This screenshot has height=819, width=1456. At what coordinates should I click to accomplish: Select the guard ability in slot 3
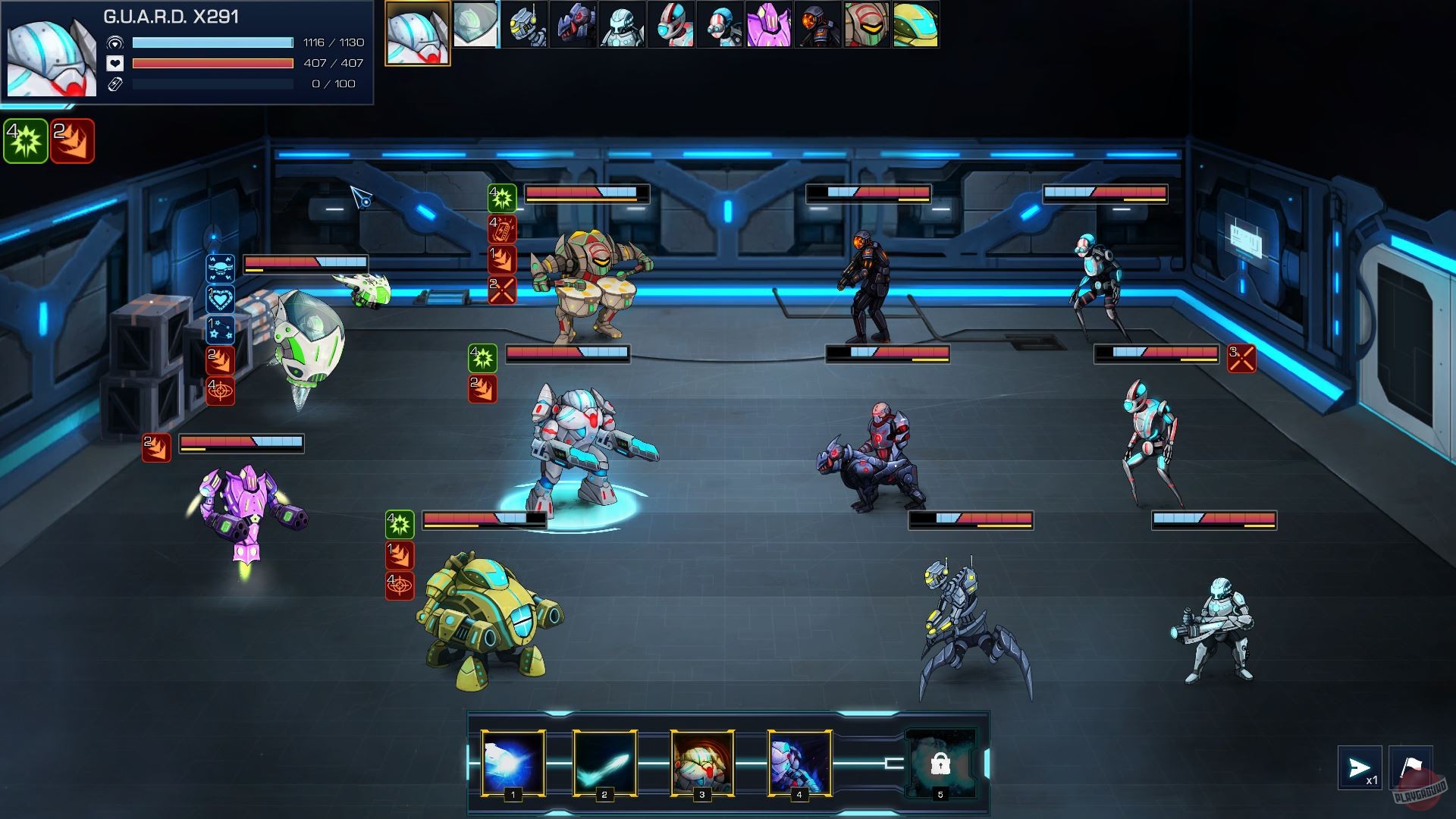pos(702,762)
